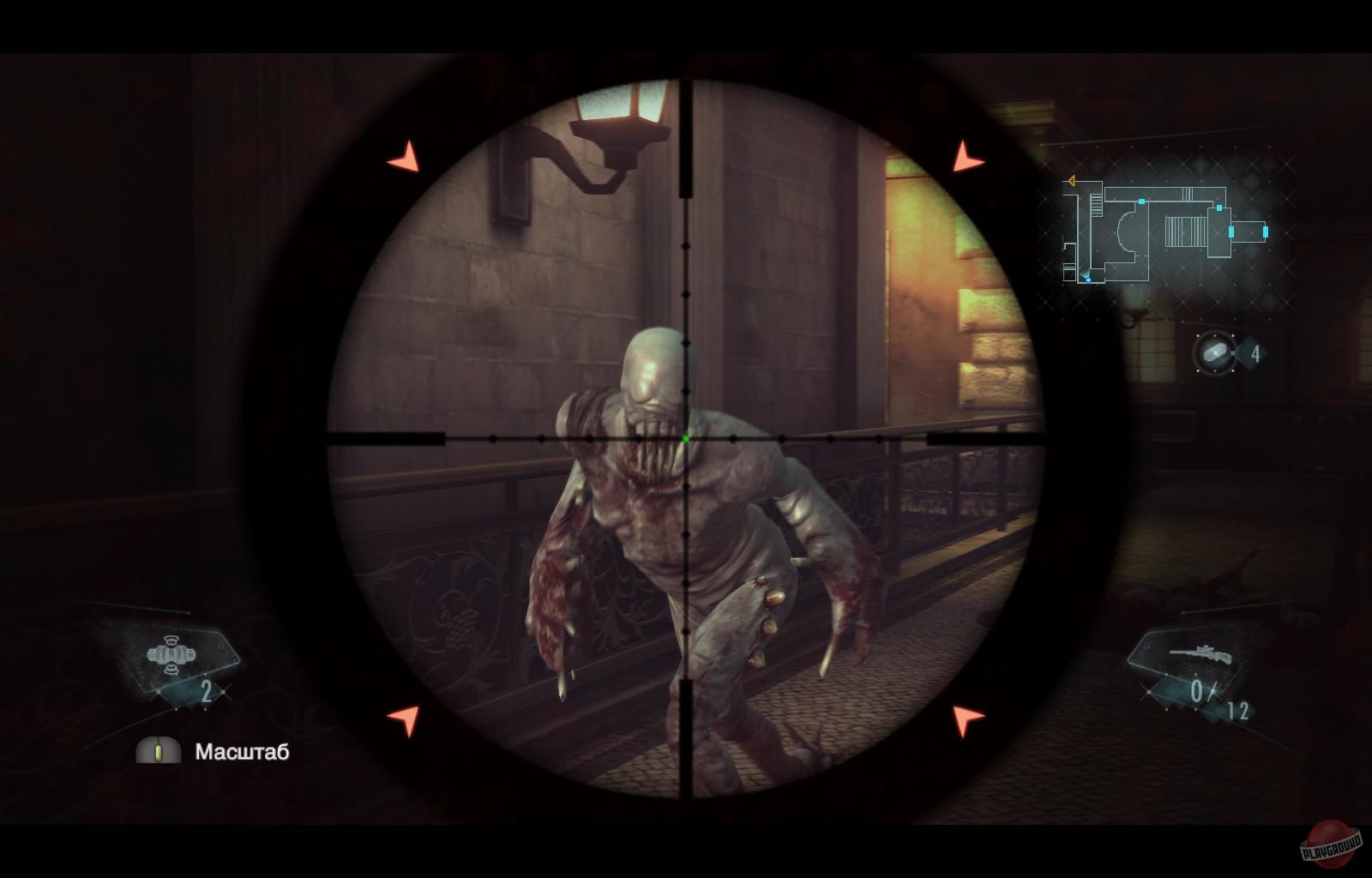
Task: Click the green center dot of the crosshair
Action: pyautogui.click(x=687, y=439)
